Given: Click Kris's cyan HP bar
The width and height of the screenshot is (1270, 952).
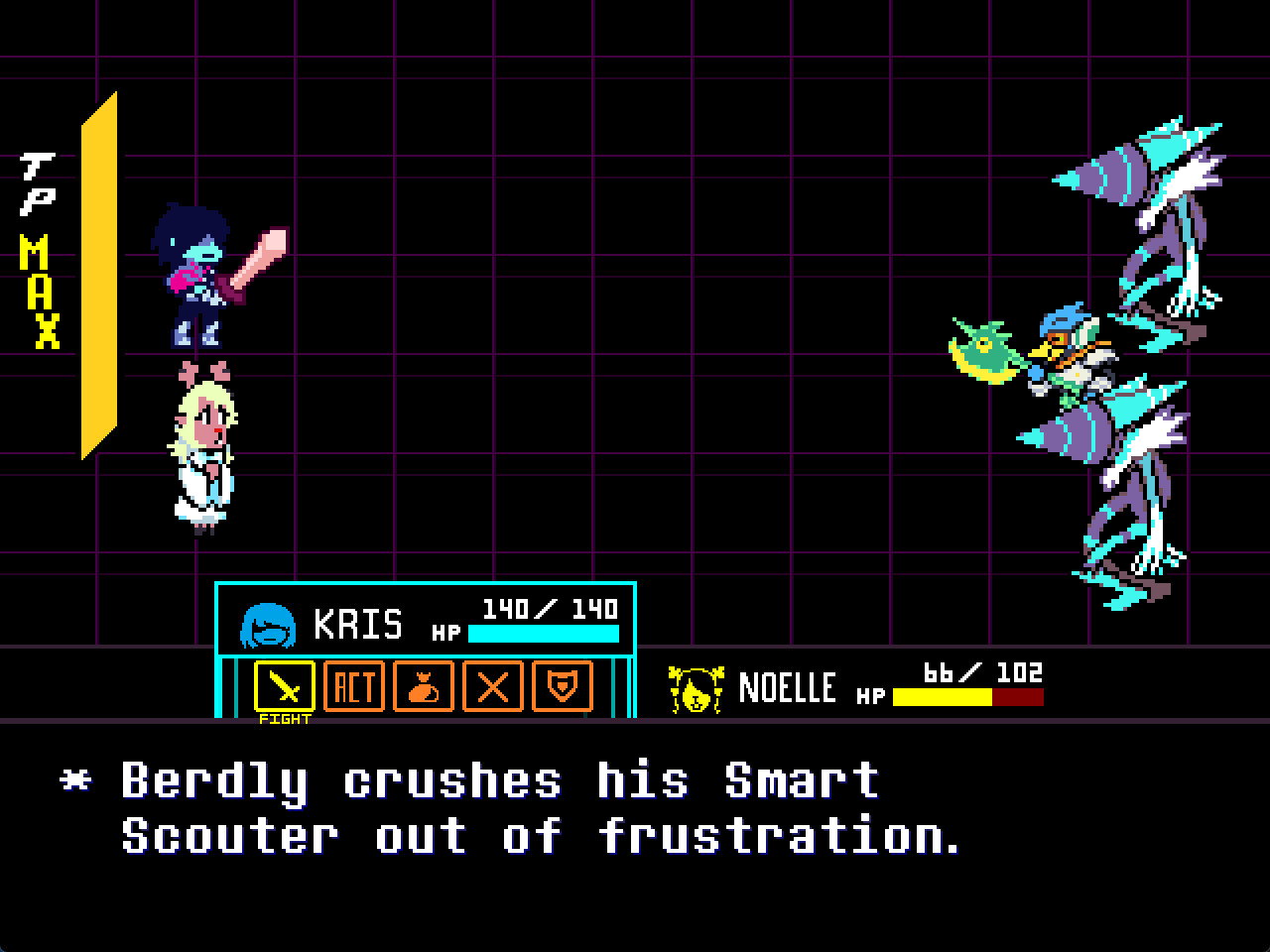Looking at the screenshot, I should click(x=544, y=633).
